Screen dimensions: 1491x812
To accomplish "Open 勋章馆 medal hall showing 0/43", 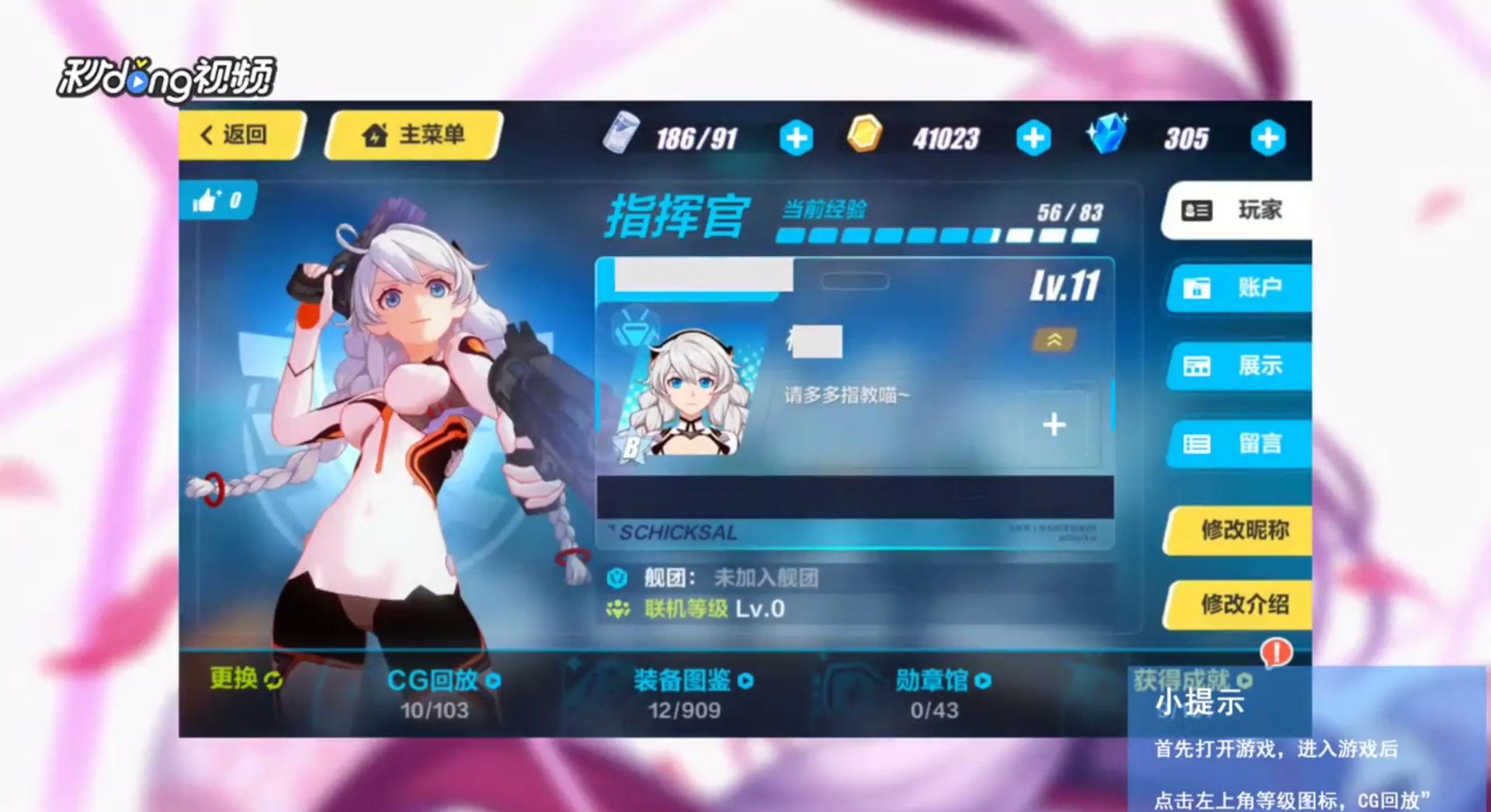I will click(x=932, y=680).
